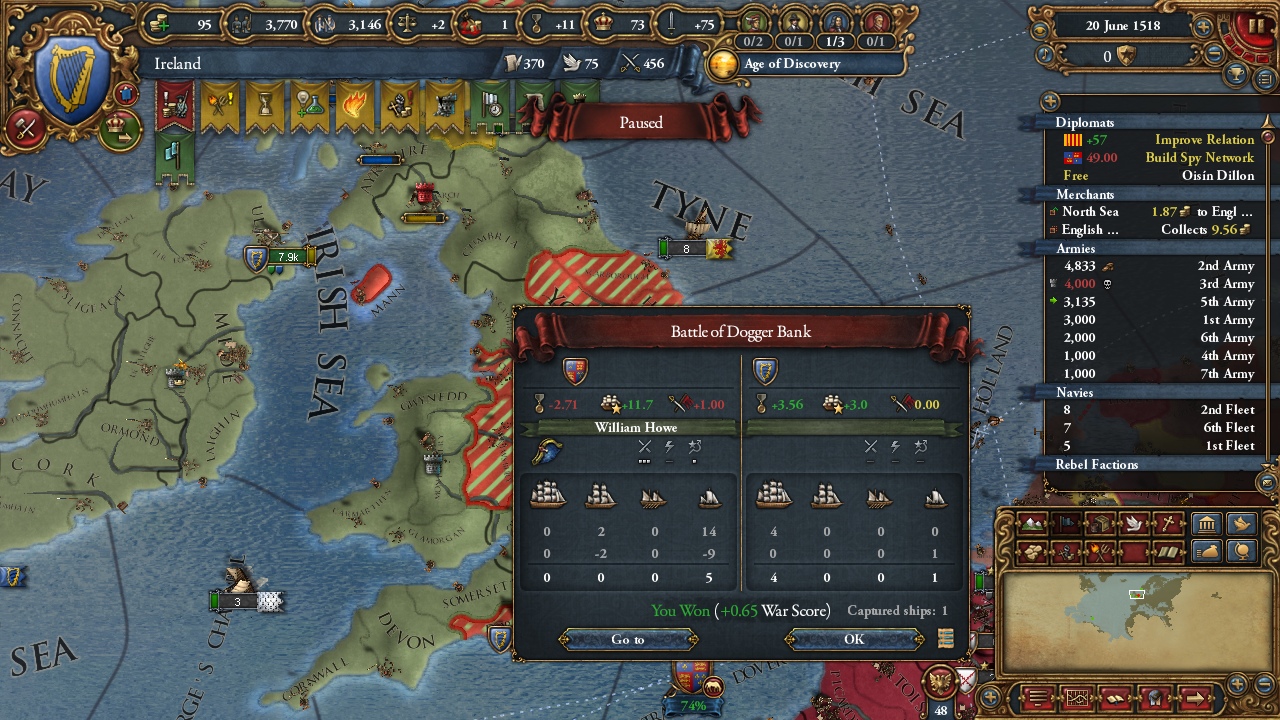Open the Age of Discovery panel
The width and height of the screenshot is (1280, 720).
point(790,64)
